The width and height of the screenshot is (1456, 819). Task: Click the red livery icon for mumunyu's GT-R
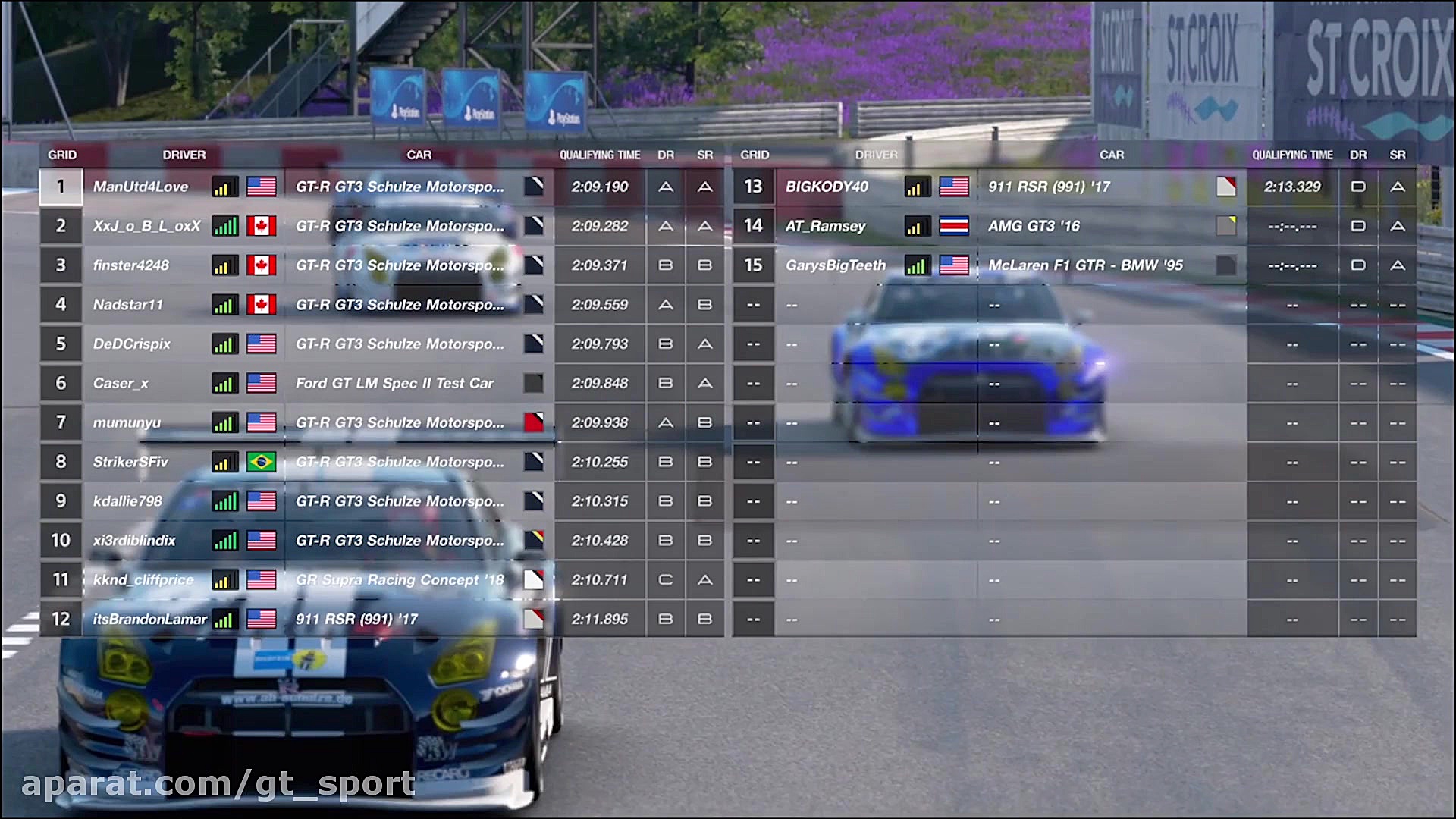[x=535, y=422]
